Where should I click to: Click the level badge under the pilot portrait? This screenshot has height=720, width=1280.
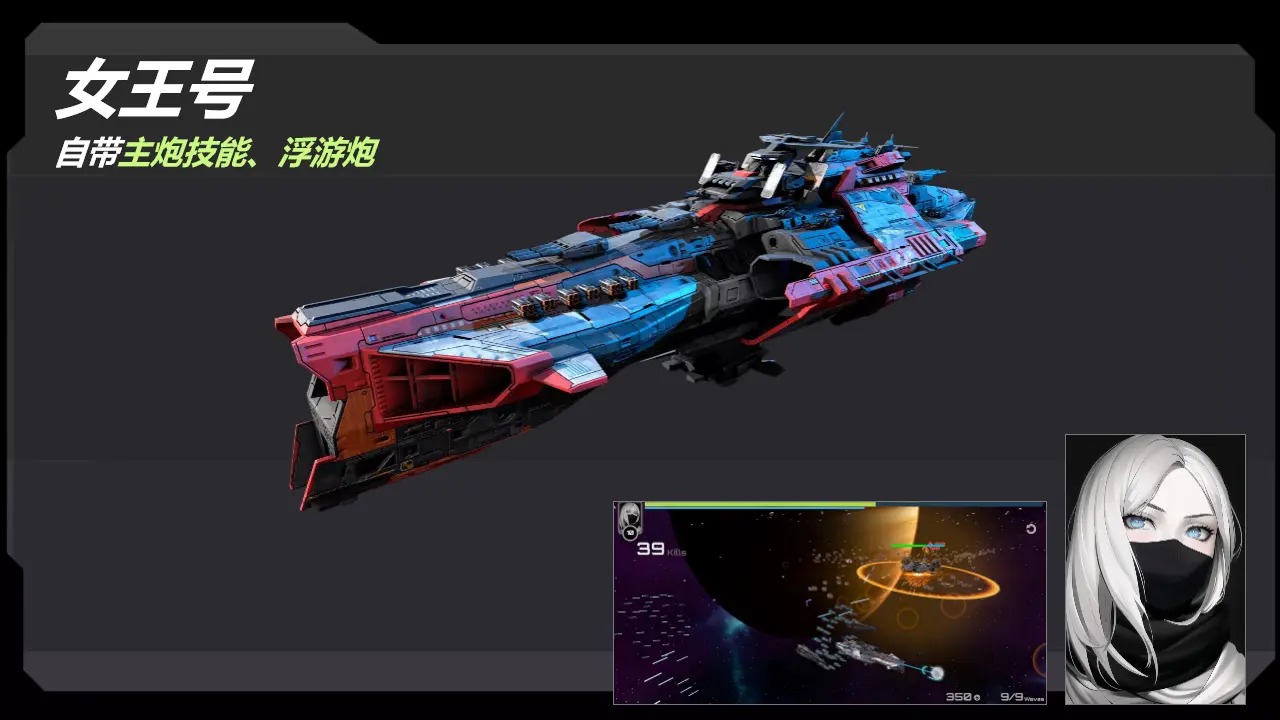630,532
